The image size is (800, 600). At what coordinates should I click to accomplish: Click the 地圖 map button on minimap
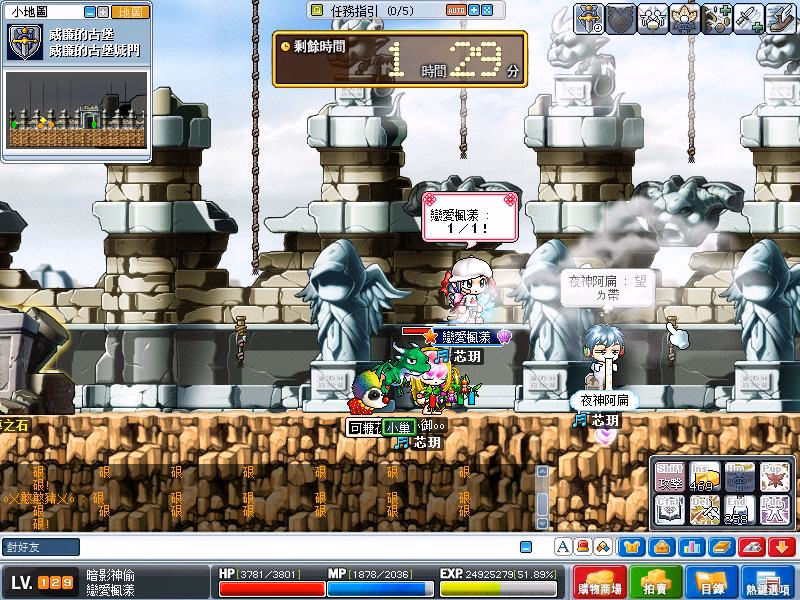(130, 12)
